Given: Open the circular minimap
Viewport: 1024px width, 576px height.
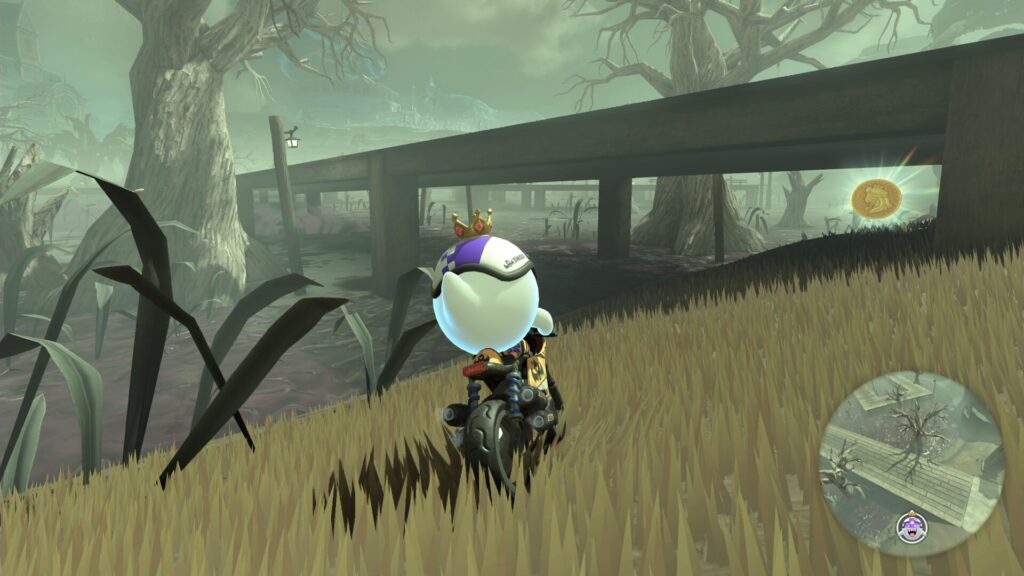Looking at the screenshot, I should (910, 460).
